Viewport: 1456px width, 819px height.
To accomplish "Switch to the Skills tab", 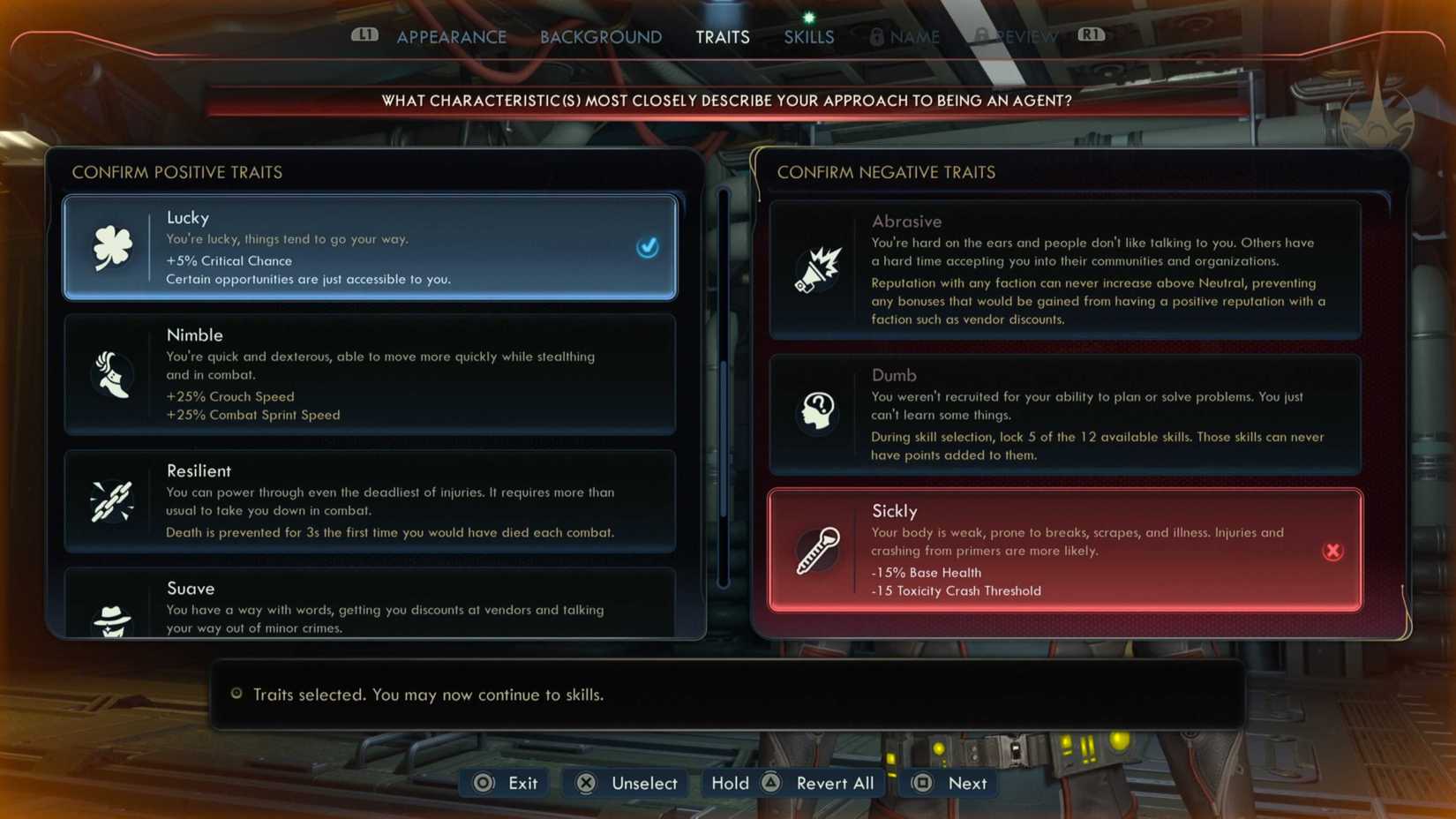I will coord(807,36).
